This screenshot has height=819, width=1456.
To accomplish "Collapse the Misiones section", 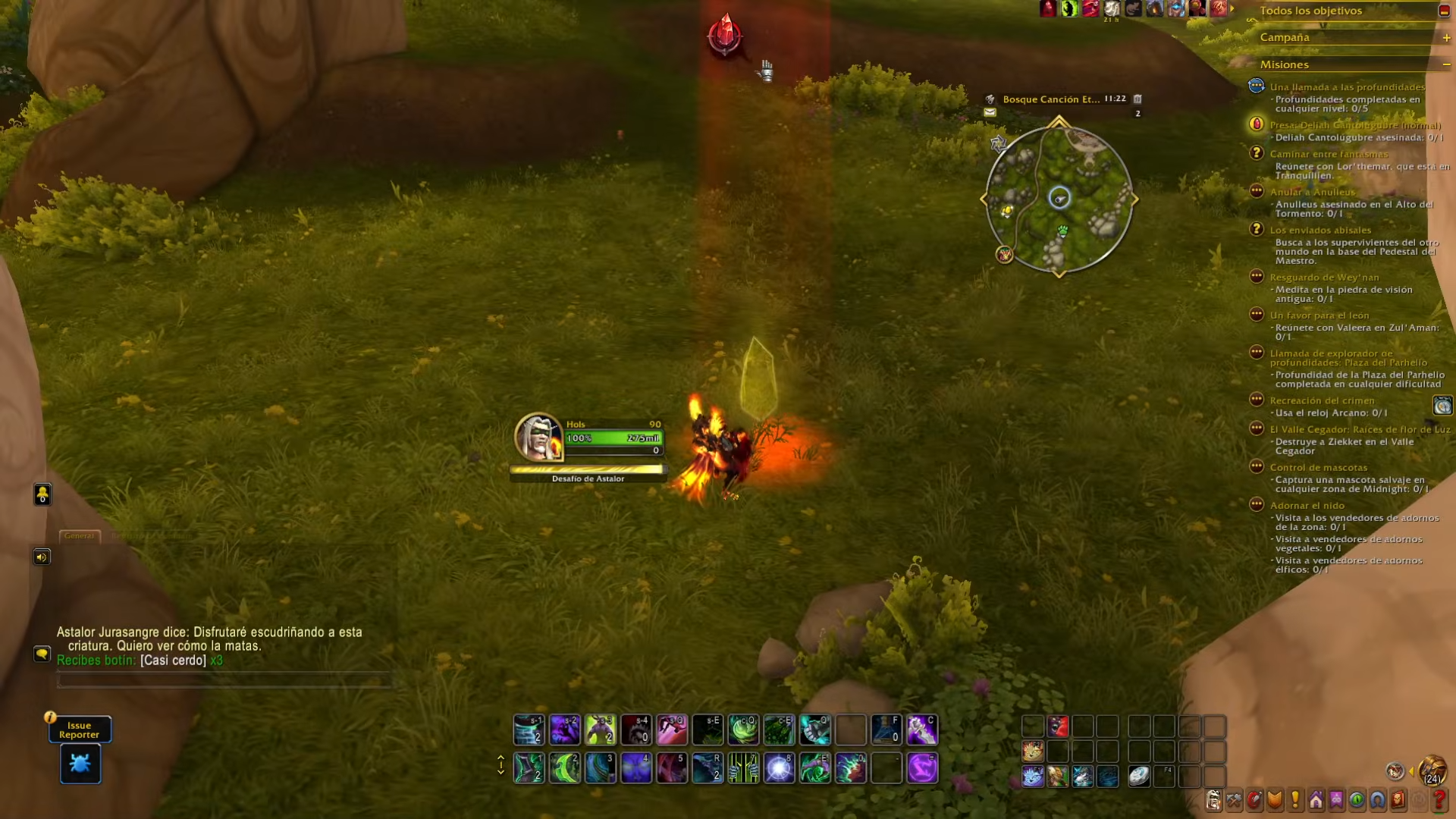I will [1447, 64].
